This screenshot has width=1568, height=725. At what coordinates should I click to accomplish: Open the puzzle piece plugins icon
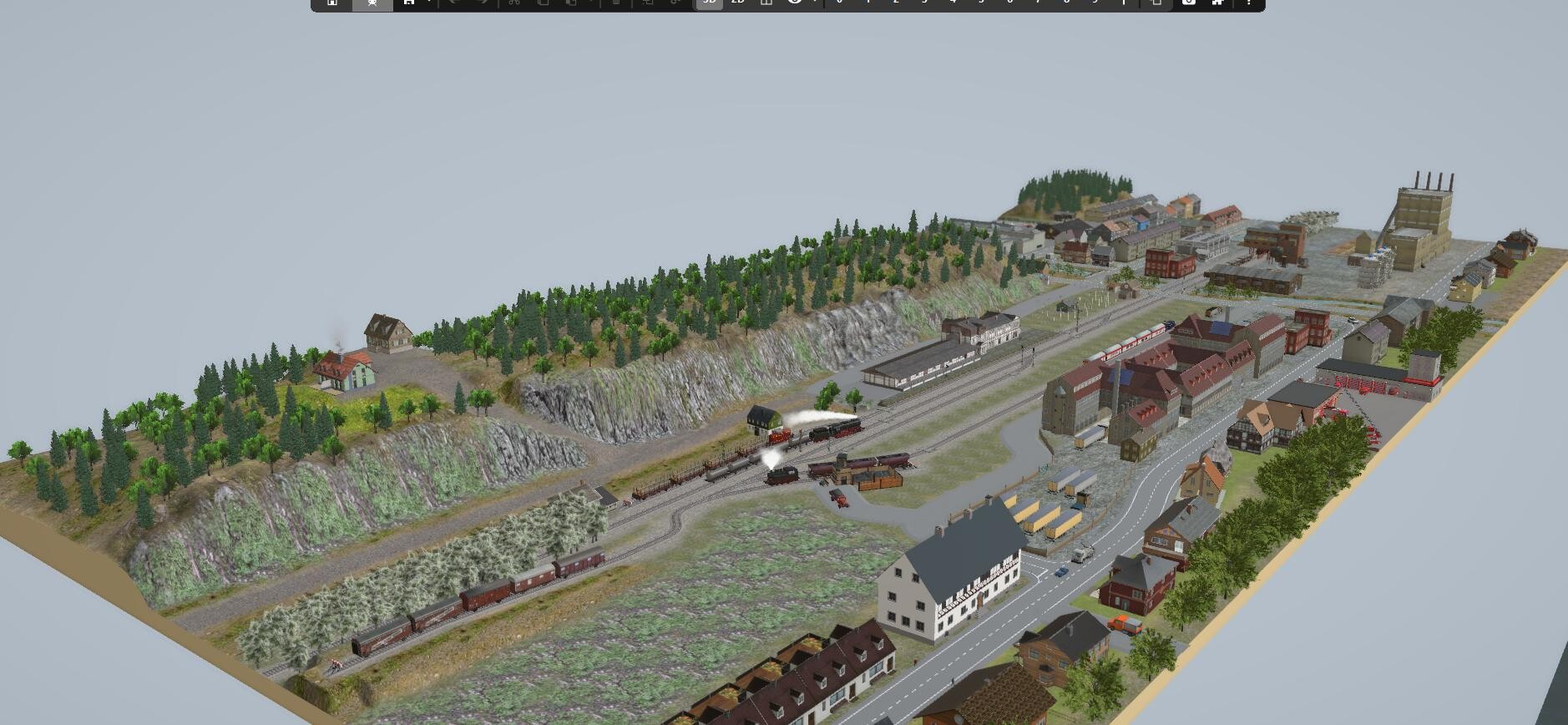(1217, 3)
